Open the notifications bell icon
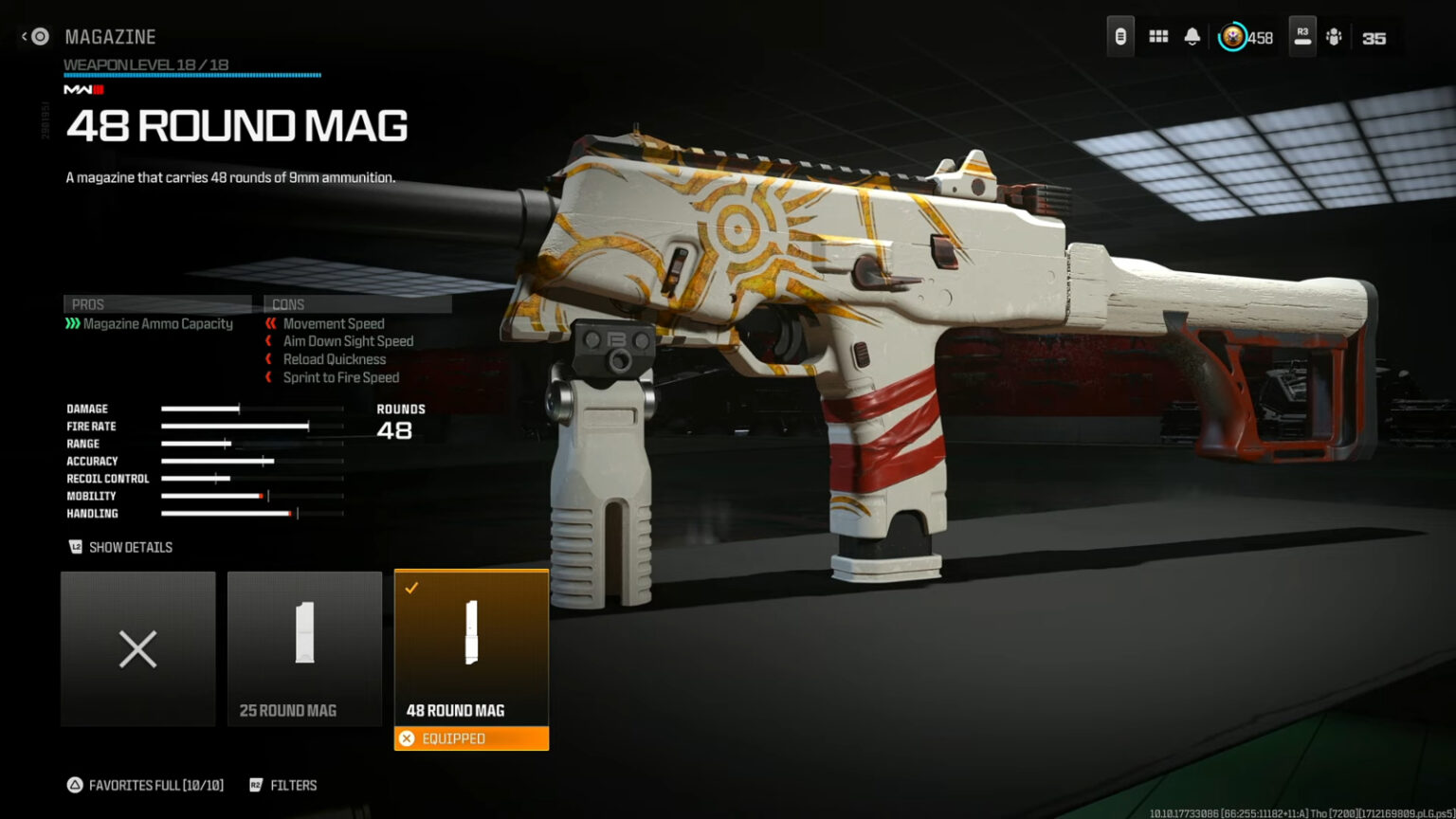The height and width of the screenshot is (819, 1456). tap(1192, 37)
